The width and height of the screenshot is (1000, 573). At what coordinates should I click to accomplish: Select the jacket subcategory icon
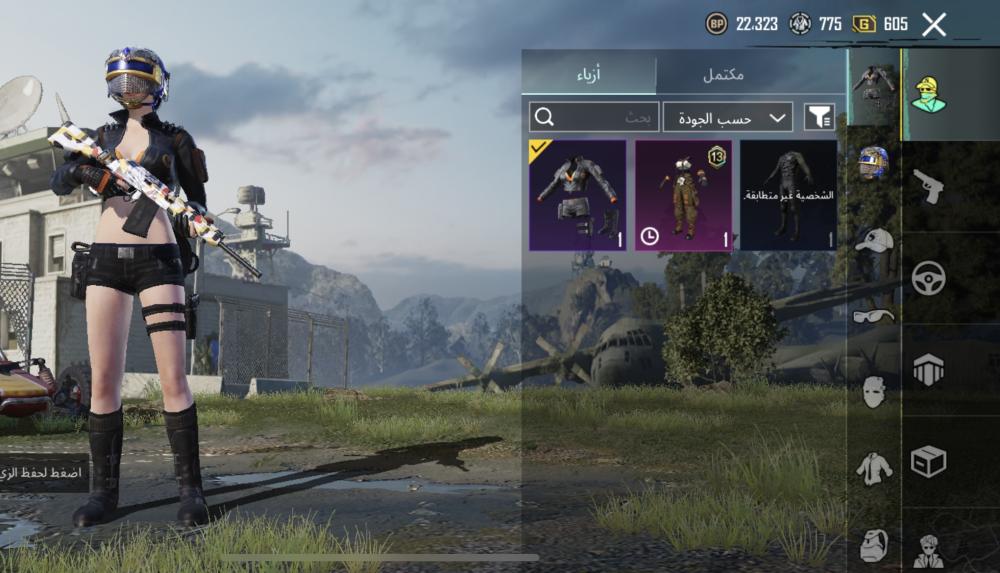pos(874,468)
